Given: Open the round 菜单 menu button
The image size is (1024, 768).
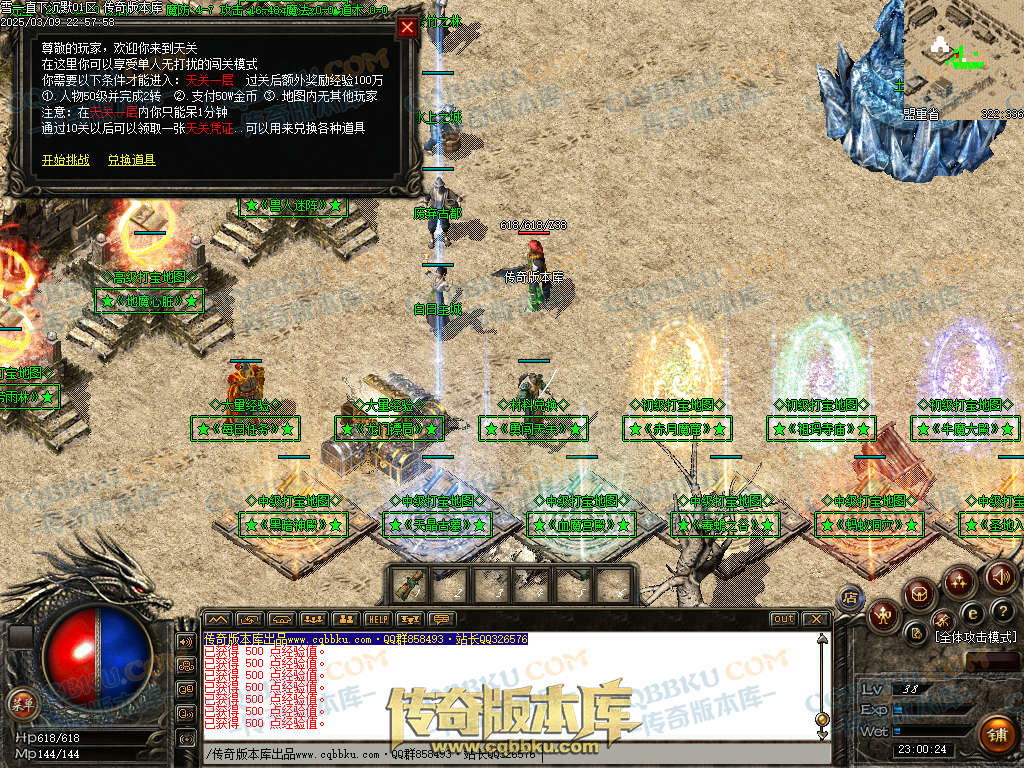Looking at the screenshot, I should click(x=21, y=703).
